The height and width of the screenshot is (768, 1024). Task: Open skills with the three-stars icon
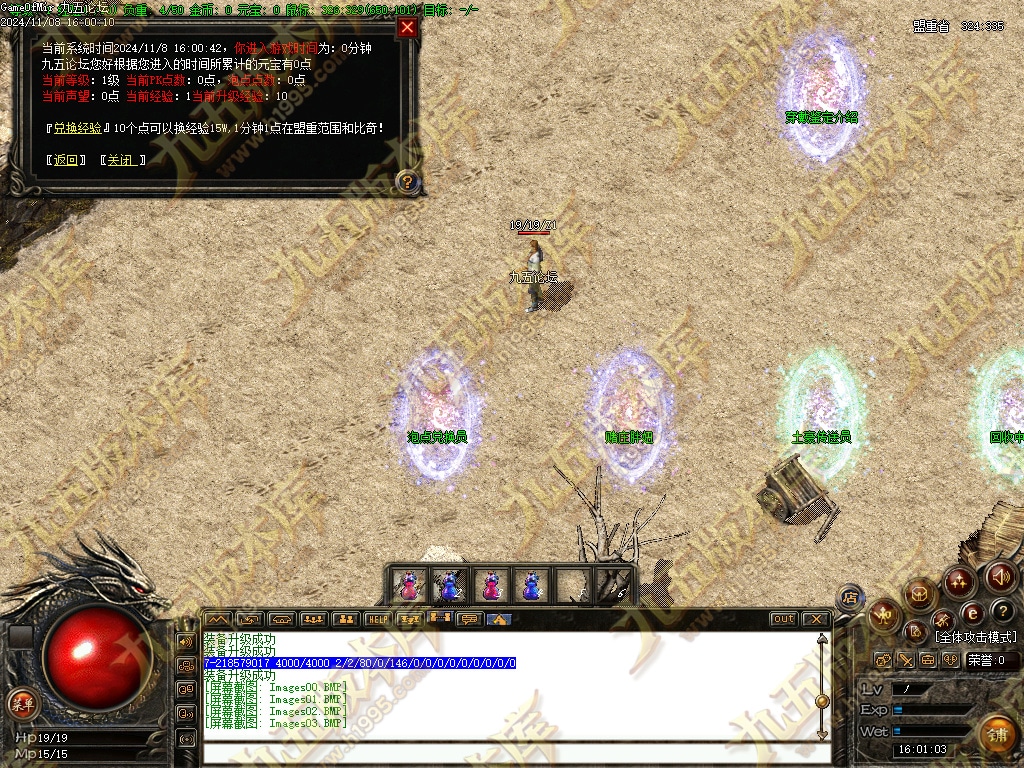[959, 581]
